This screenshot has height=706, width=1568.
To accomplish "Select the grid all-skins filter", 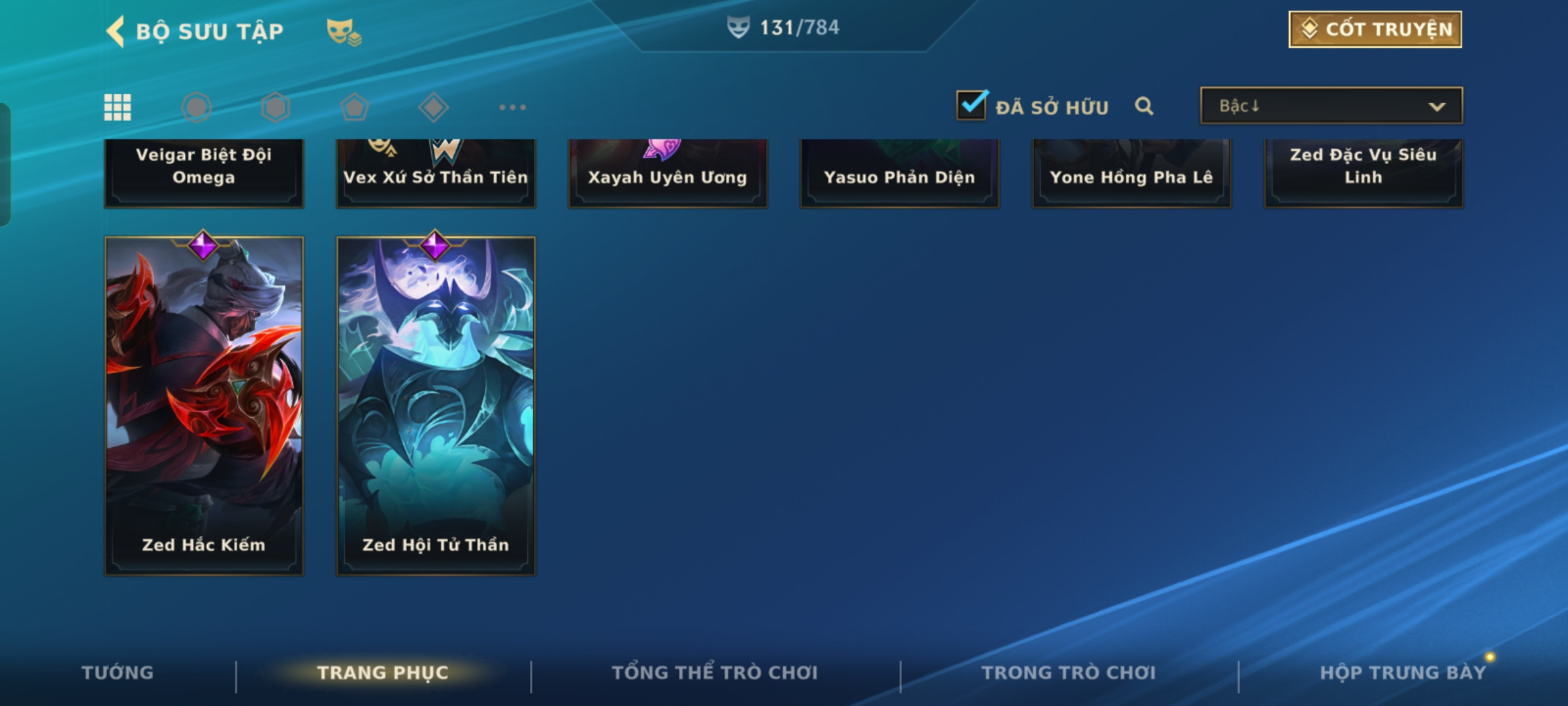I will pos(118,107).
